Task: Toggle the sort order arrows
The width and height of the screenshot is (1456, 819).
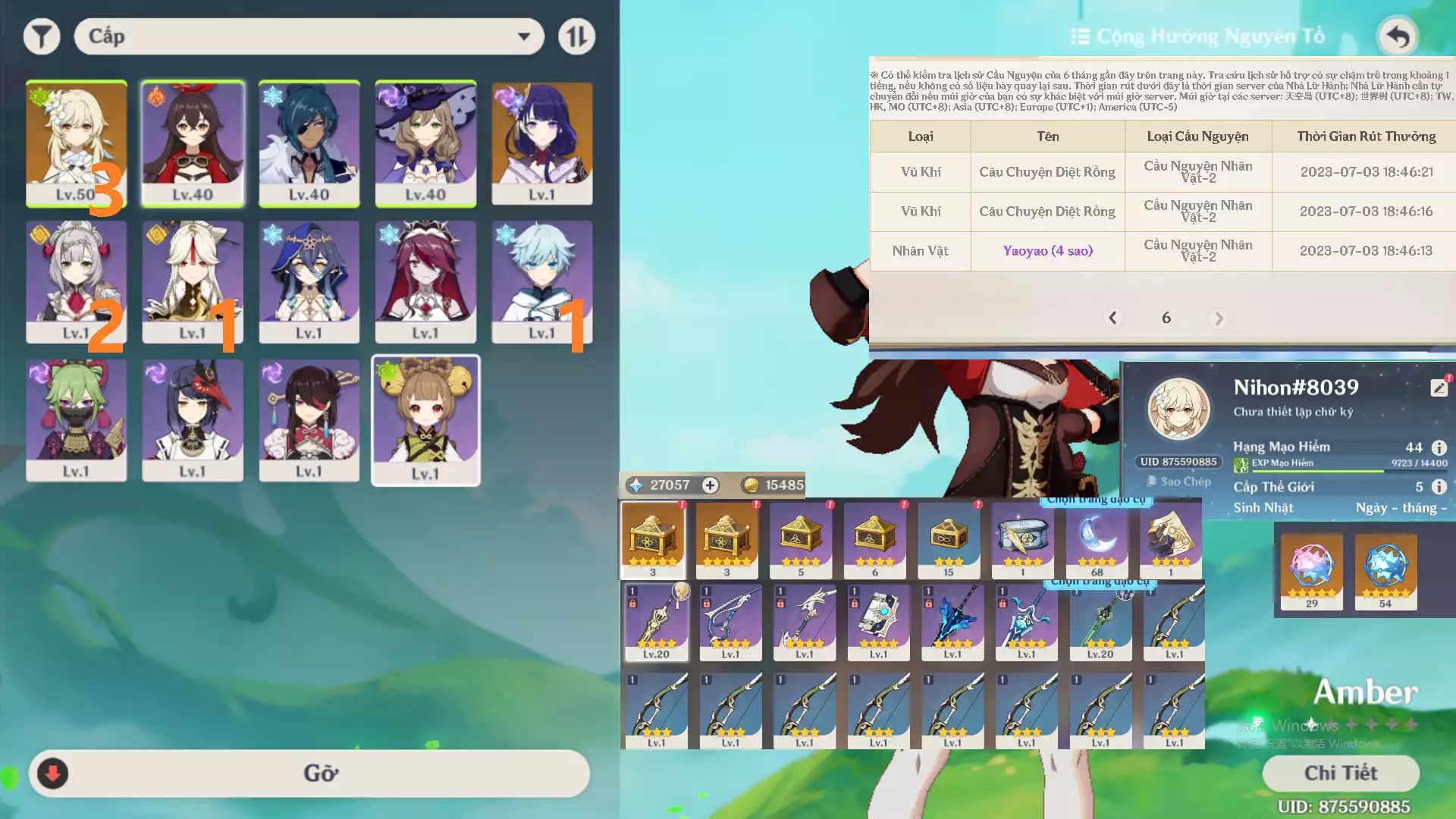Action: point(576,36)
